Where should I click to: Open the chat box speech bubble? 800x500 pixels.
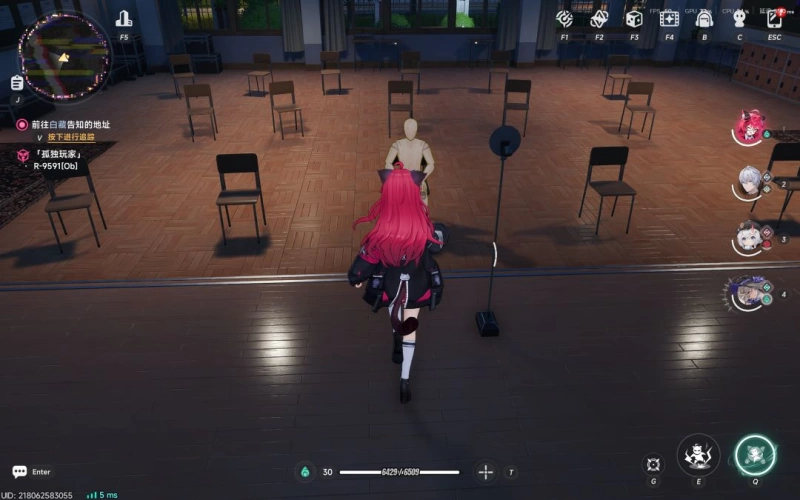(x=20, y=472)
